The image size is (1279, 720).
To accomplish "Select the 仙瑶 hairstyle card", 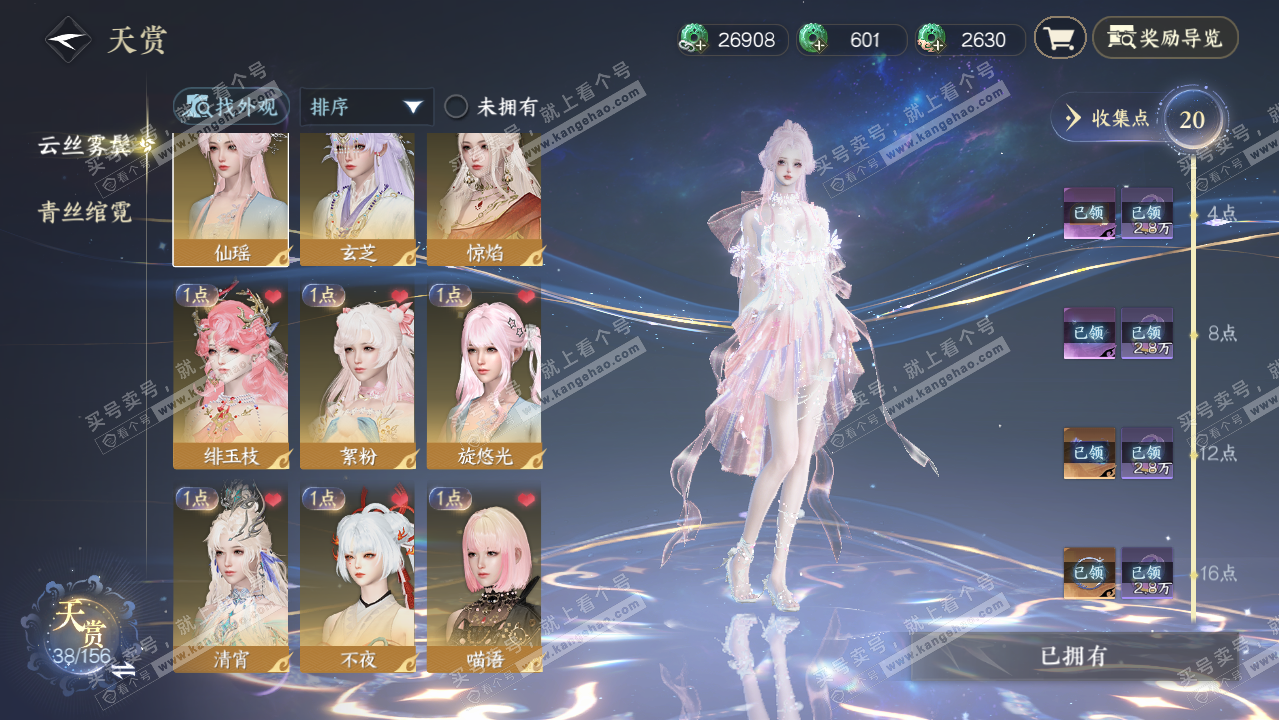I will tap(231, 199).
